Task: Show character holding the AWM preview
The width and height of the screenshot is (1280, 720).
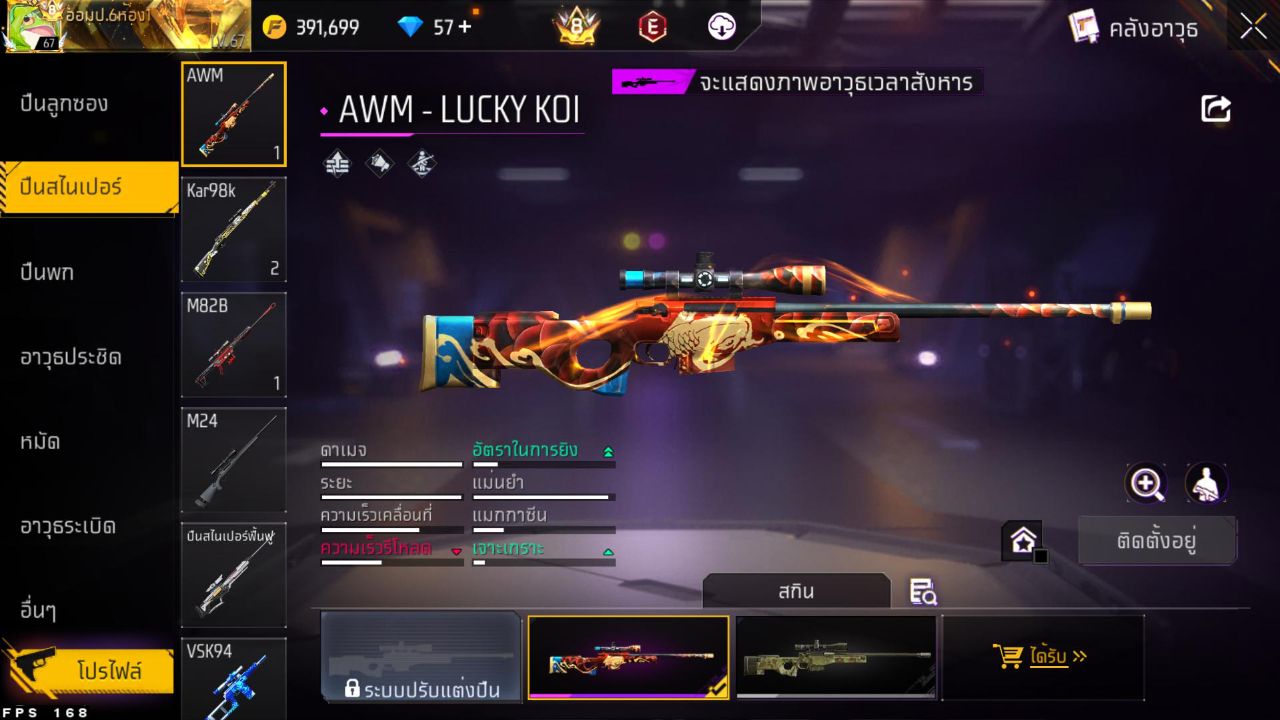Action: pyautogui.click(x=1206, y=484)
